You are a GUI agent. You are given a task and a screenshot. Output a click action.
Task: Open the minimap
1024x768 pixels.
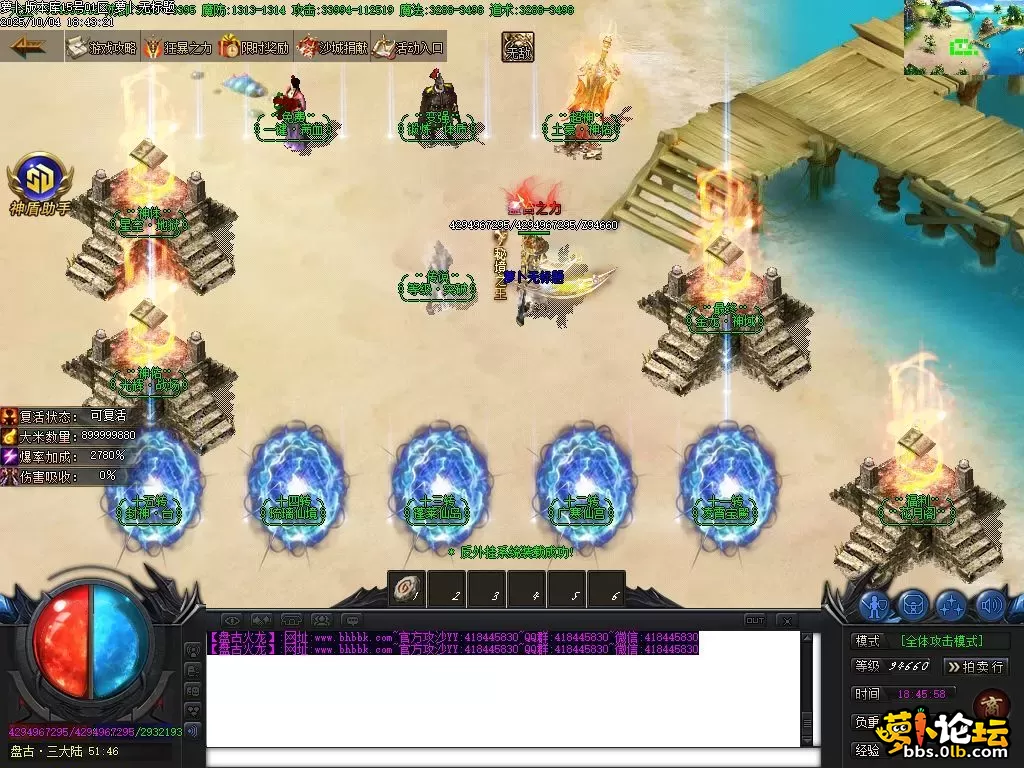coord(962,38)
